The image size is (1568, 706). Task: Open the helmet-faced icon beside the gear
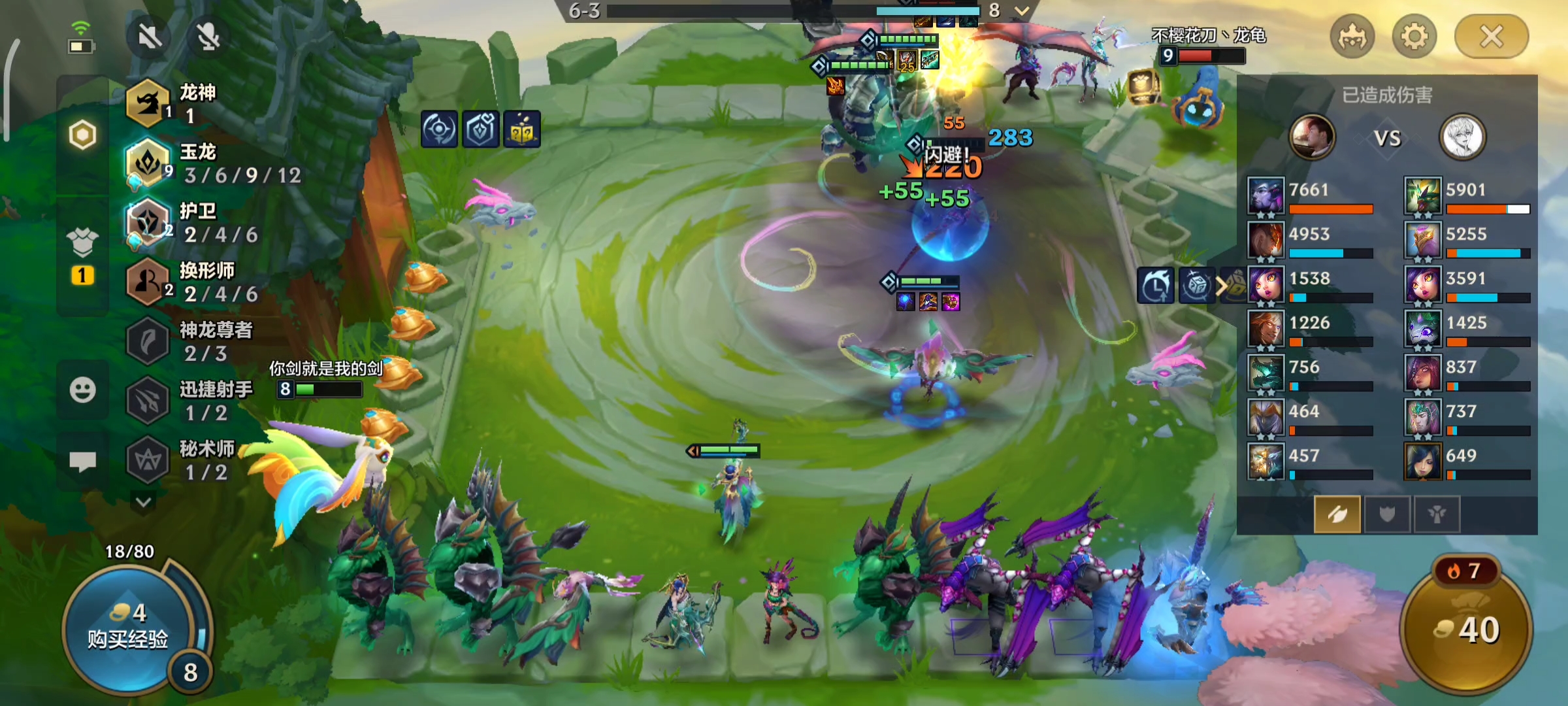(1352, 37)
